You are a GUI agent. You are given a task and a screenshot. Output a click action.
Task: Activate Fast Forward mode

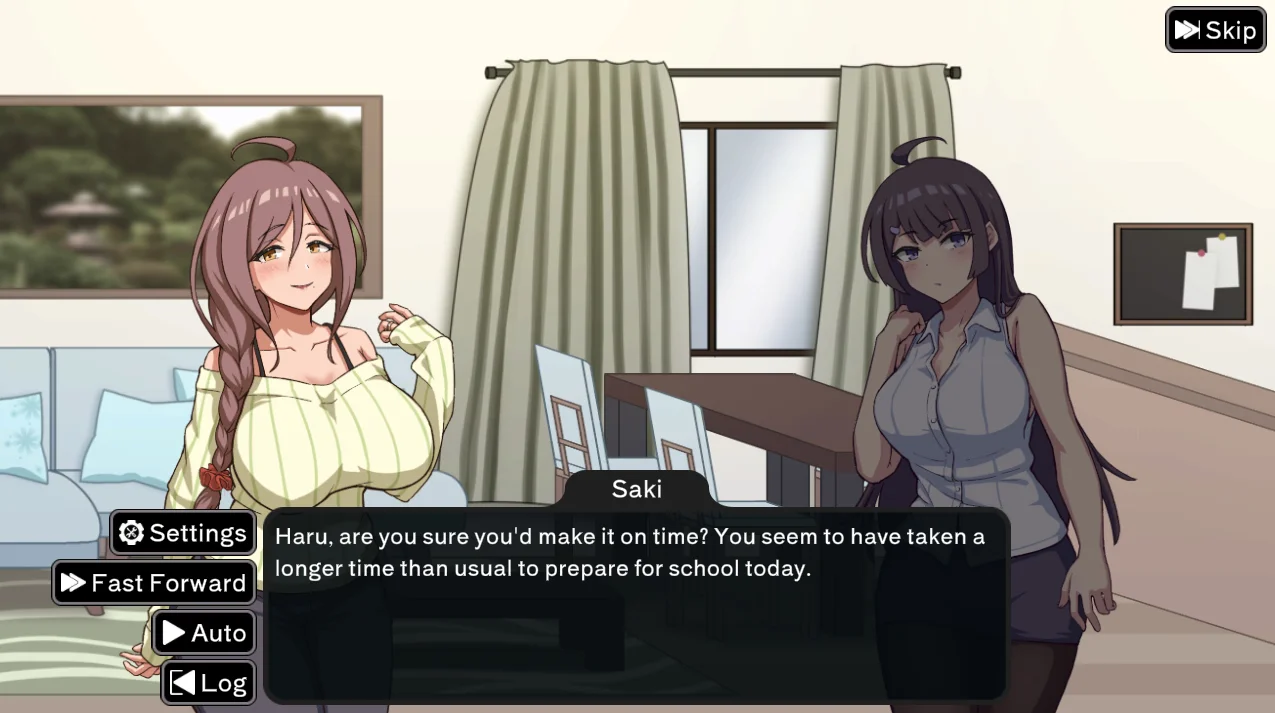(154, 583)
